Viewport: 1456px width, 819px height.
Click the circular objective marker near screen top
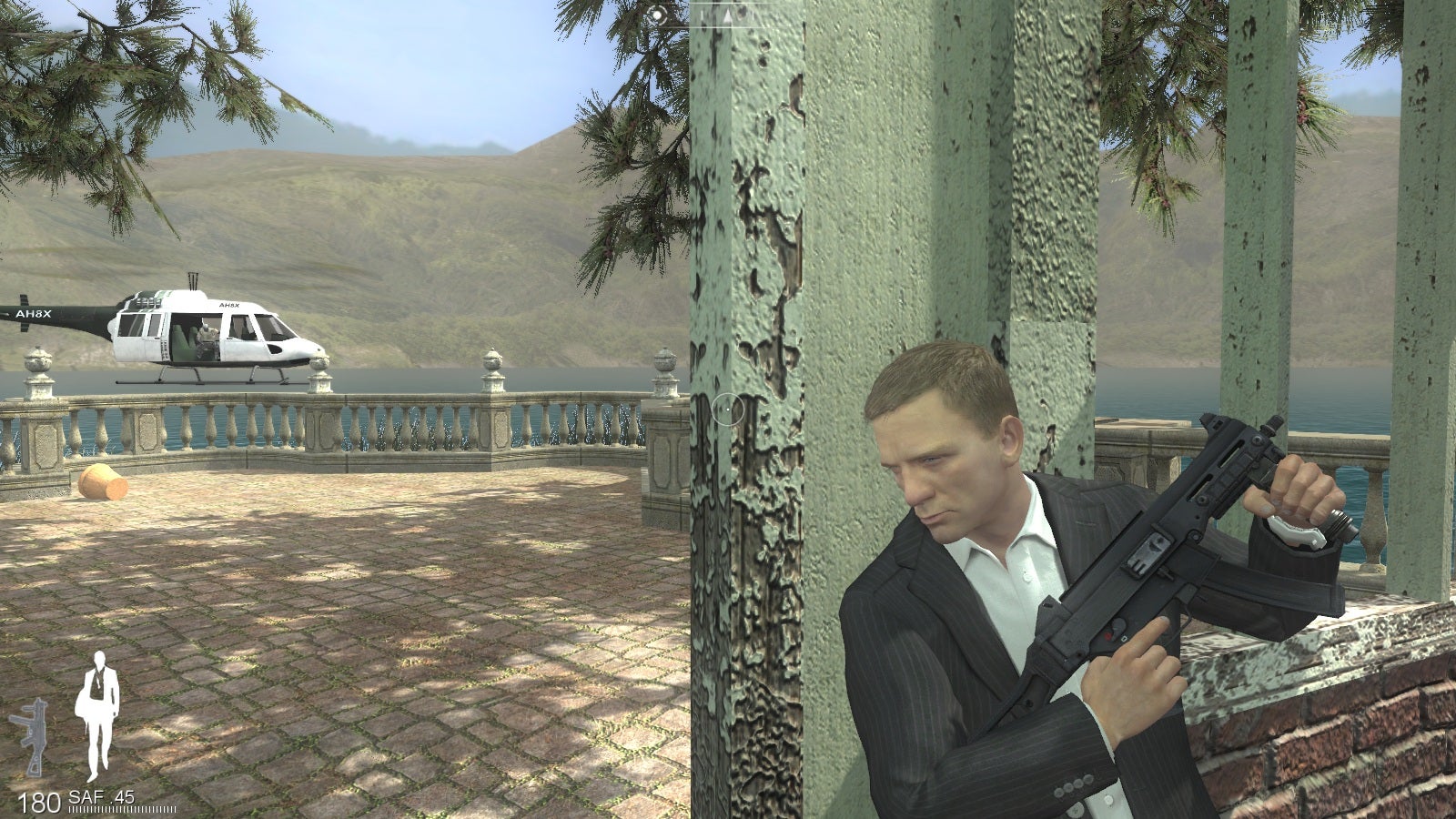(x=658, y=15)
